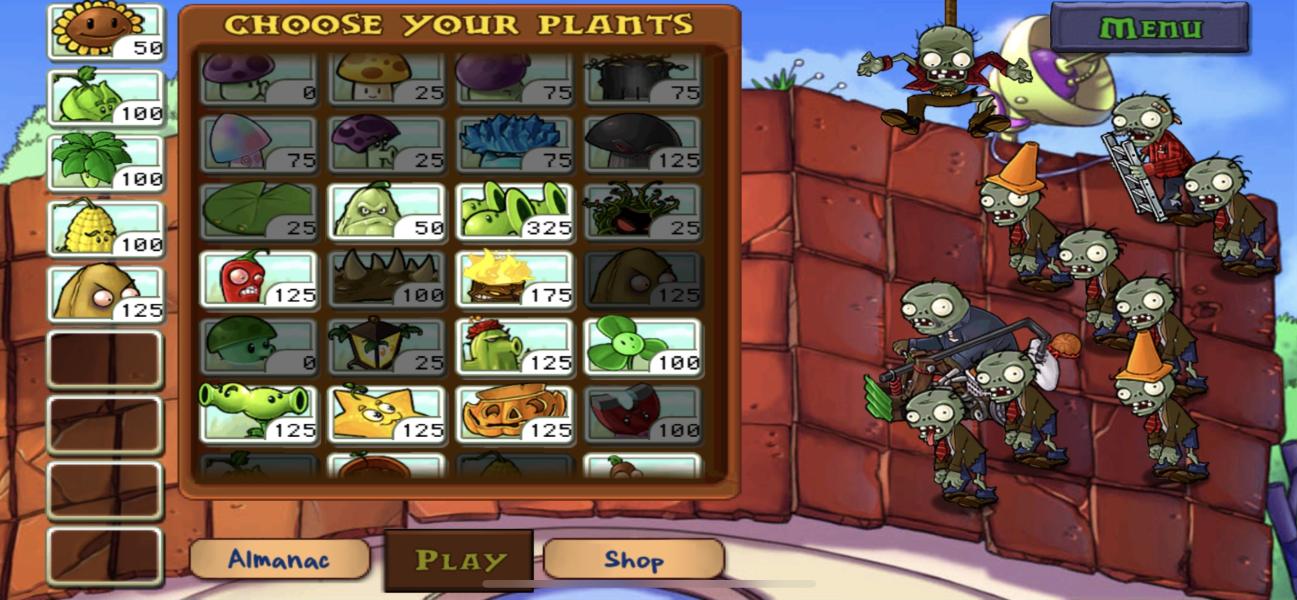
Task: Select the Cactus seed packet
Action: click(515, 346)
